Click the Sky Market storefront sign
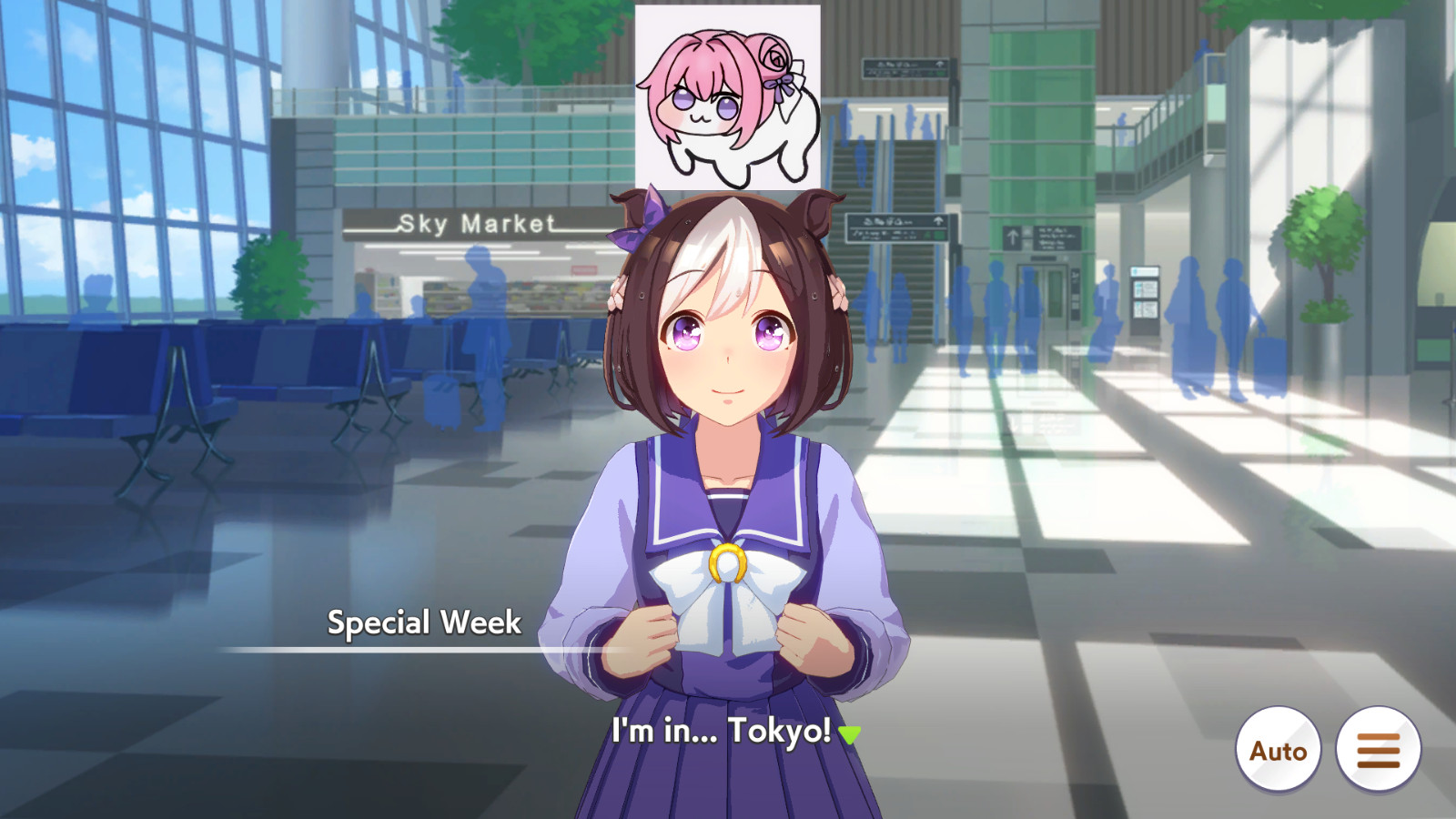This screenshot has height=819, width=1456. 476,221
